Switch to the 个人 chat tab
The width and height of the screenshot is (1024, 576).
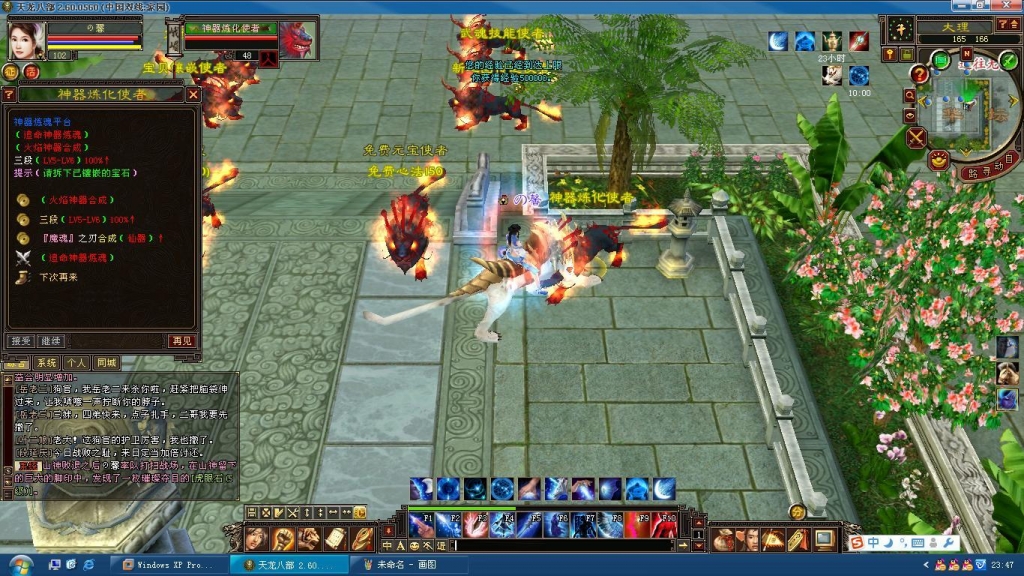click(76, 362)
